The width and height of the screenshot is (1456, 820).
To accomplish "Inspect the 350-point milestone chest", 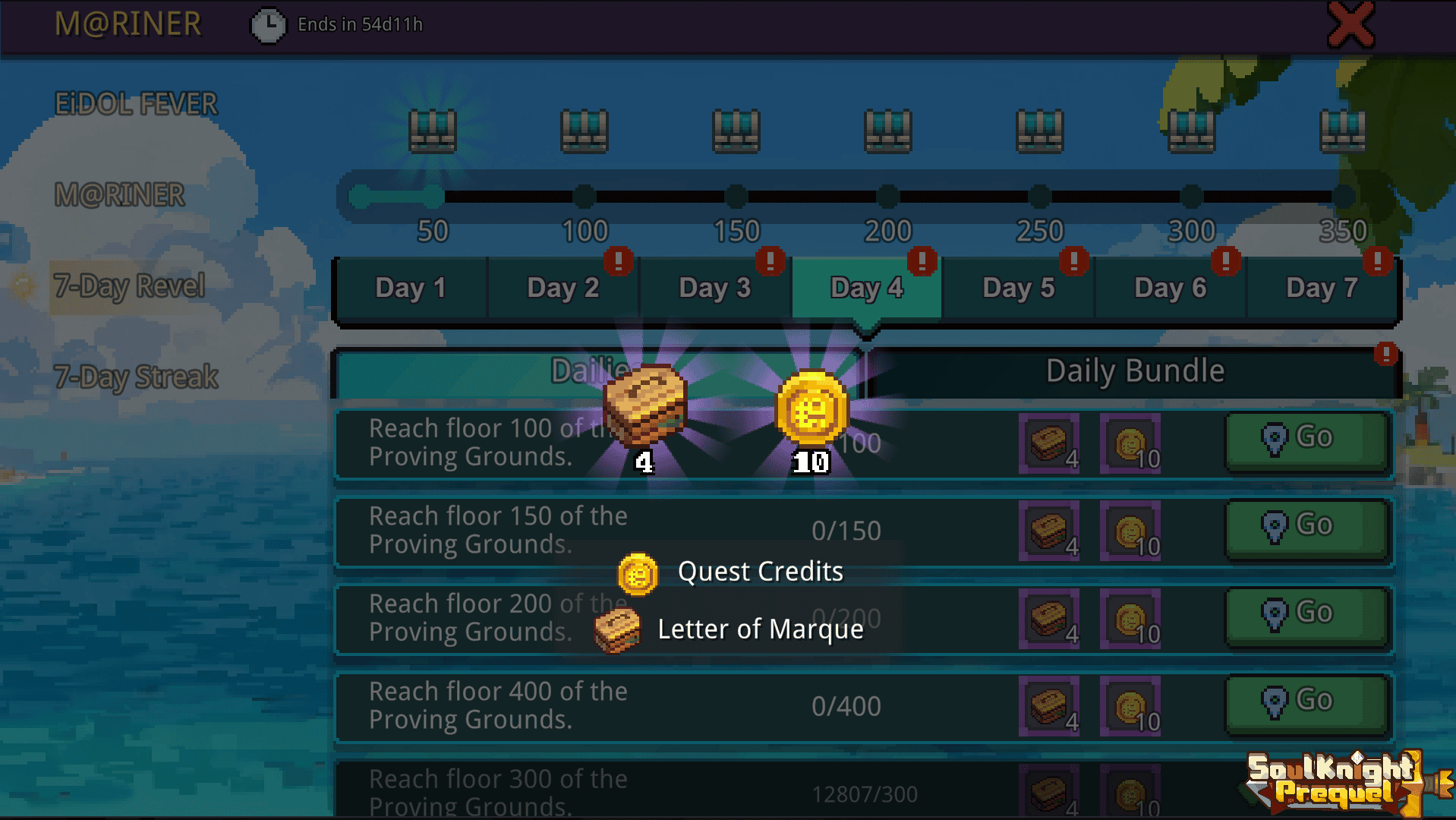I will (1343, 131).
